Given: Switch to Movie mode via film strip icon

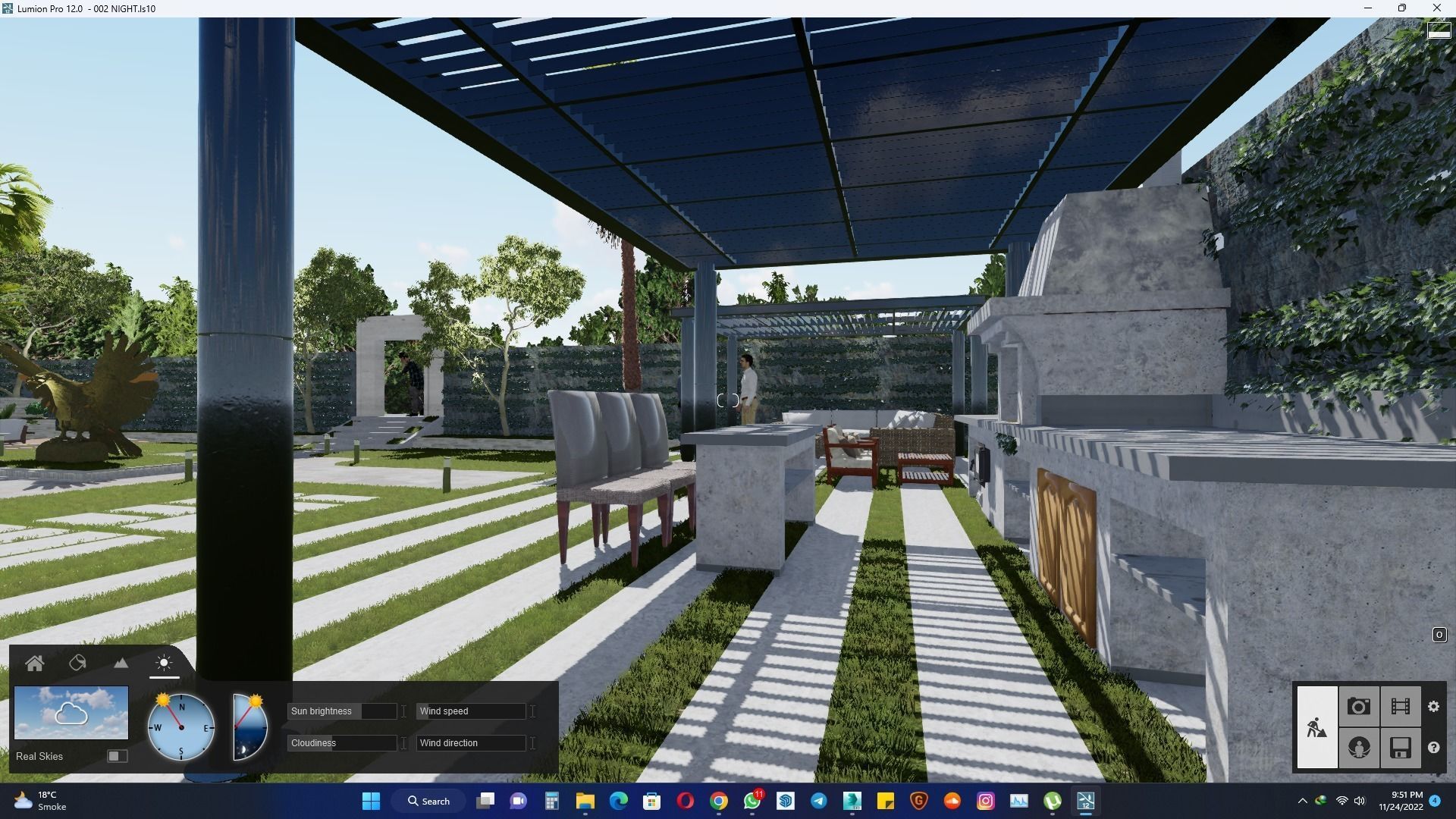Looking at the screenshot, I should point(1400,706).
